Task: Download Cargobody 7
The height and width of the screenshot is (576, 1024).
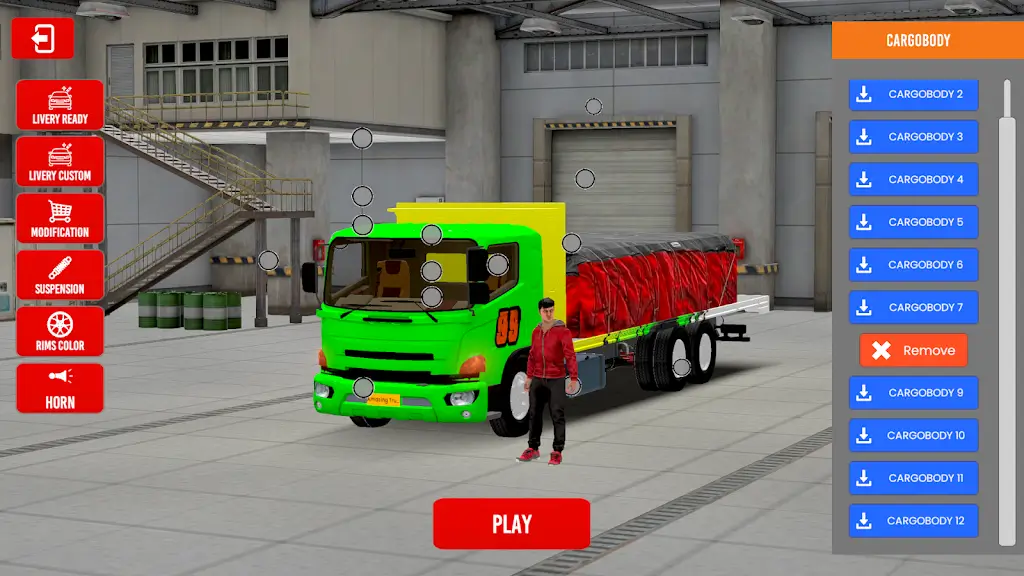Action: point(913,307)
